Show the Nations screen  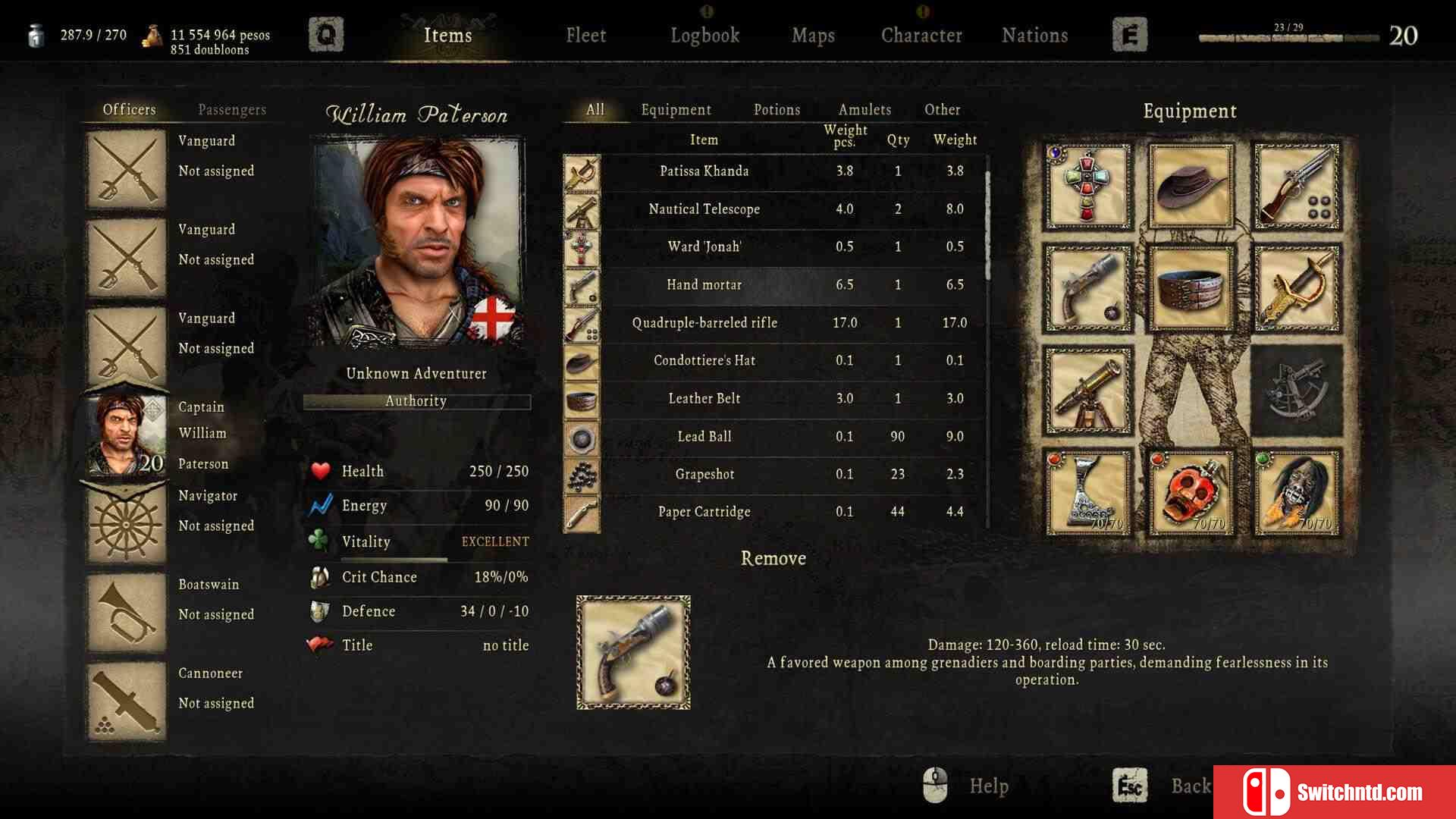(1034, 36)
